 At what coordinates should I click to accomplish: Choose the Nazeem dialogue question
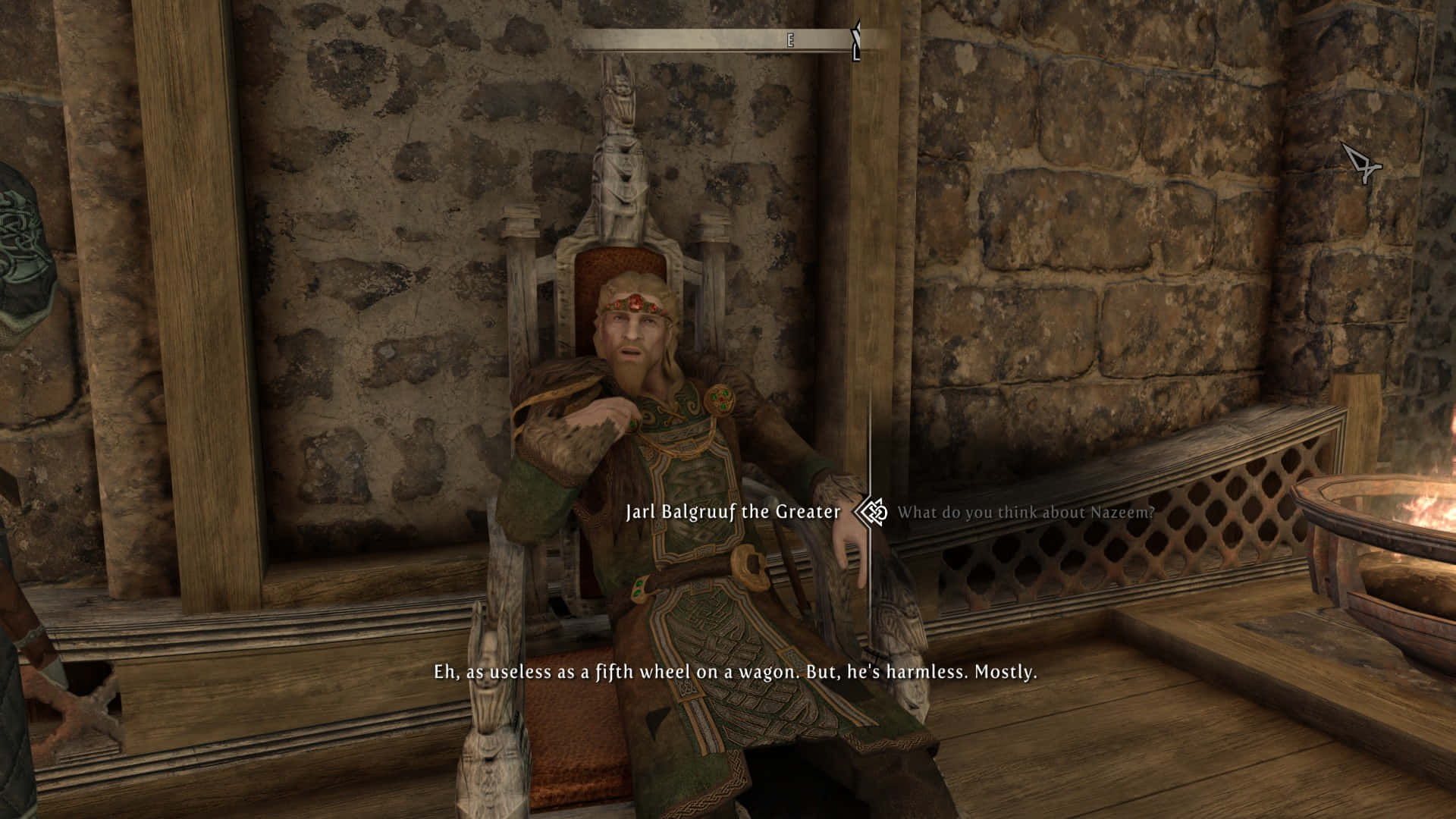pyautogui.click(x=1025, y=513)
